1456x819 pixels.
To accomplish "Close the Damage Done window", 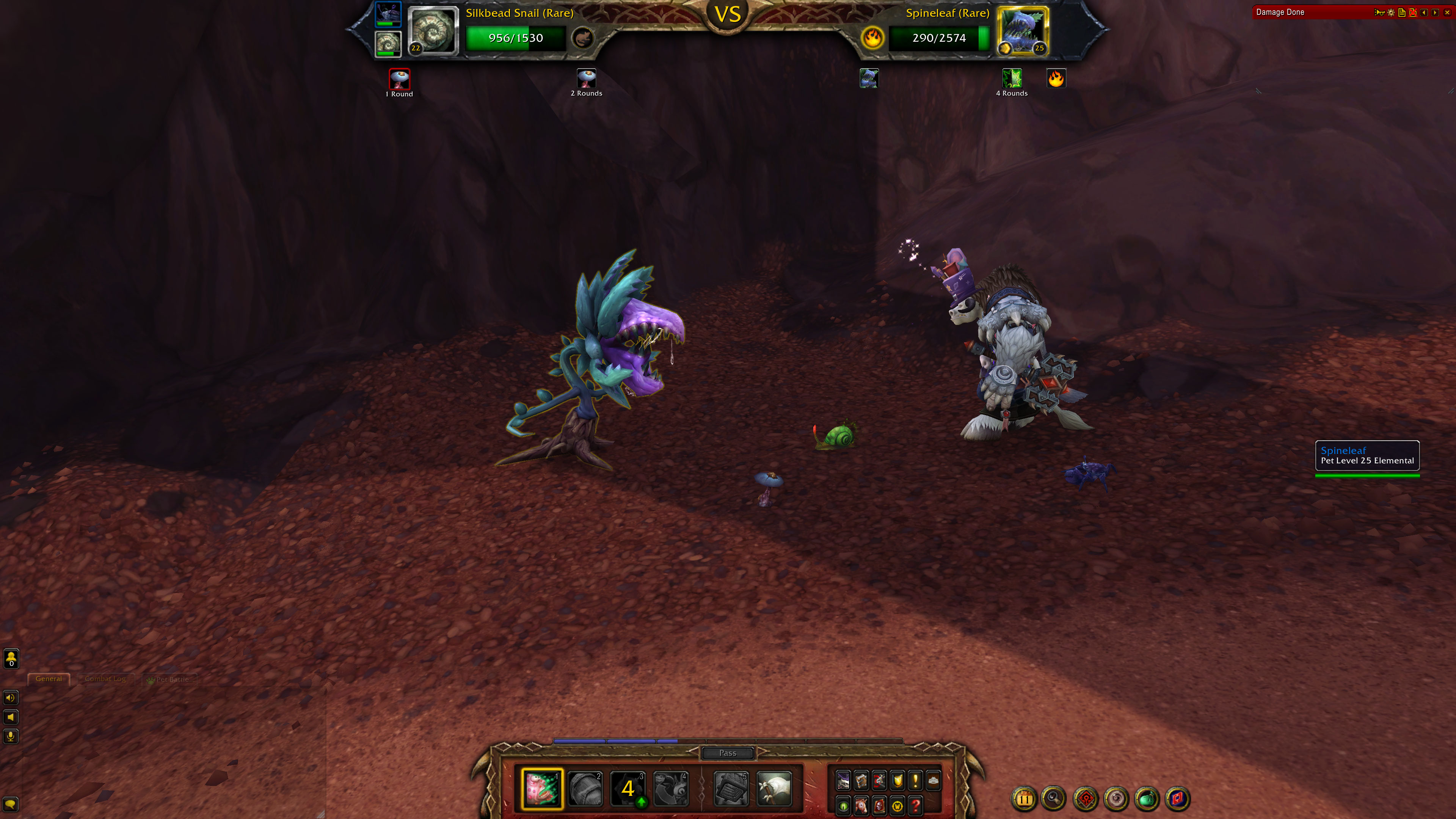I will (1447, 13).
